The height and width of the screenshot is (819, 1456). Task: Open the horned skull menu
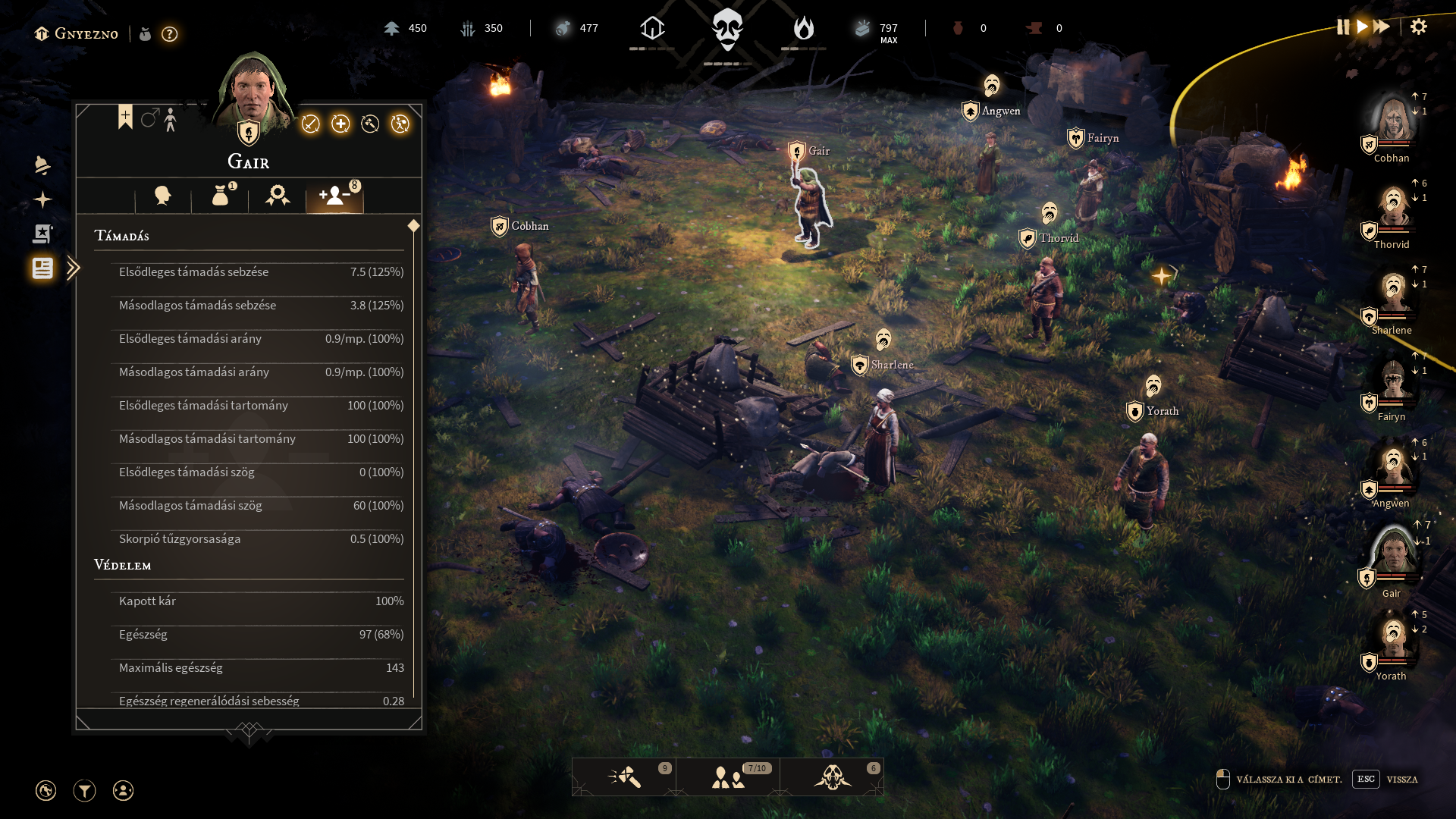(x=832, y=777)
